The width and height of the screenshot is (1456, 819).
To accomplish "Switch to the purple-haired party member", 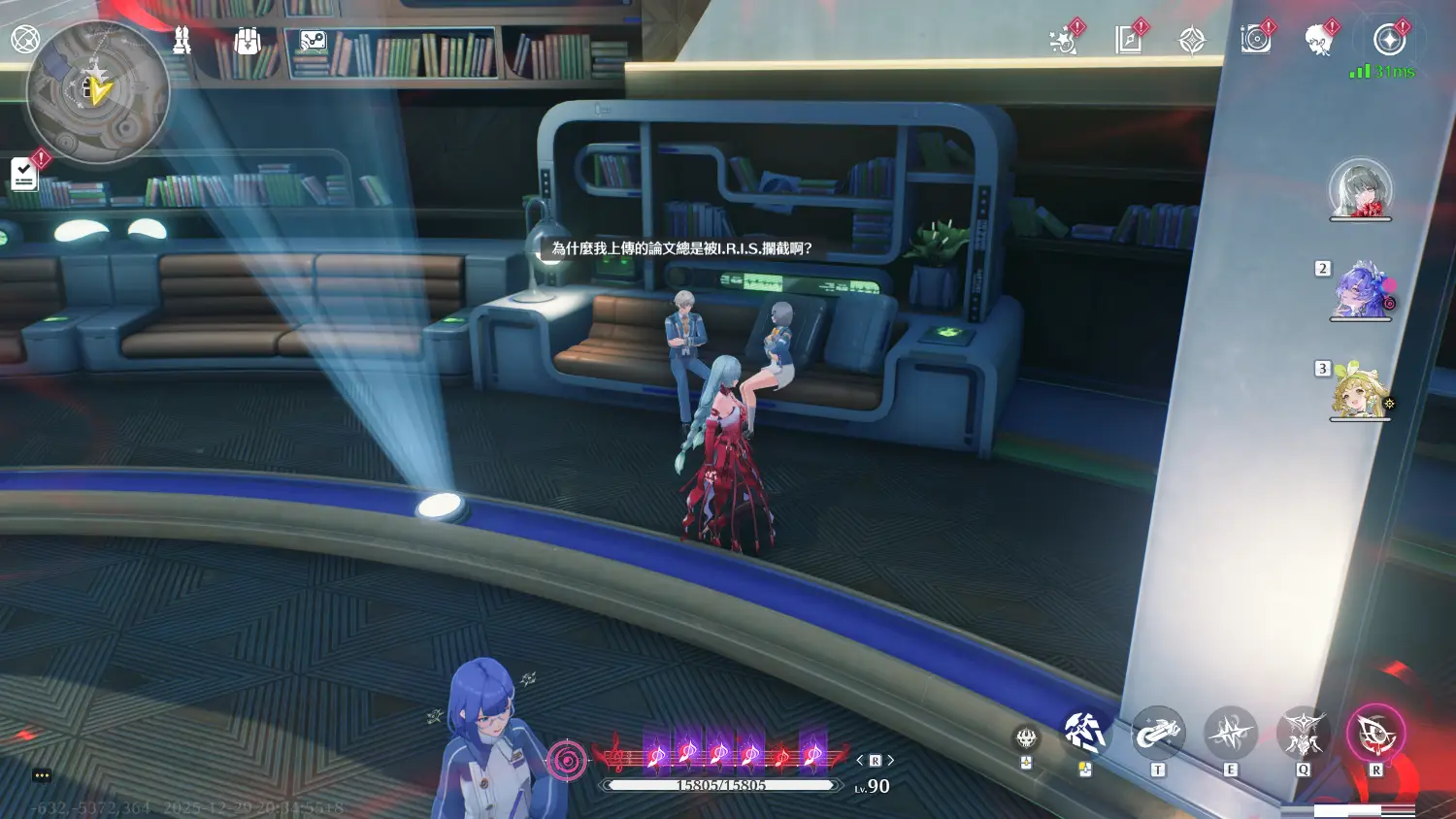I will click(x=1360, y=290).
